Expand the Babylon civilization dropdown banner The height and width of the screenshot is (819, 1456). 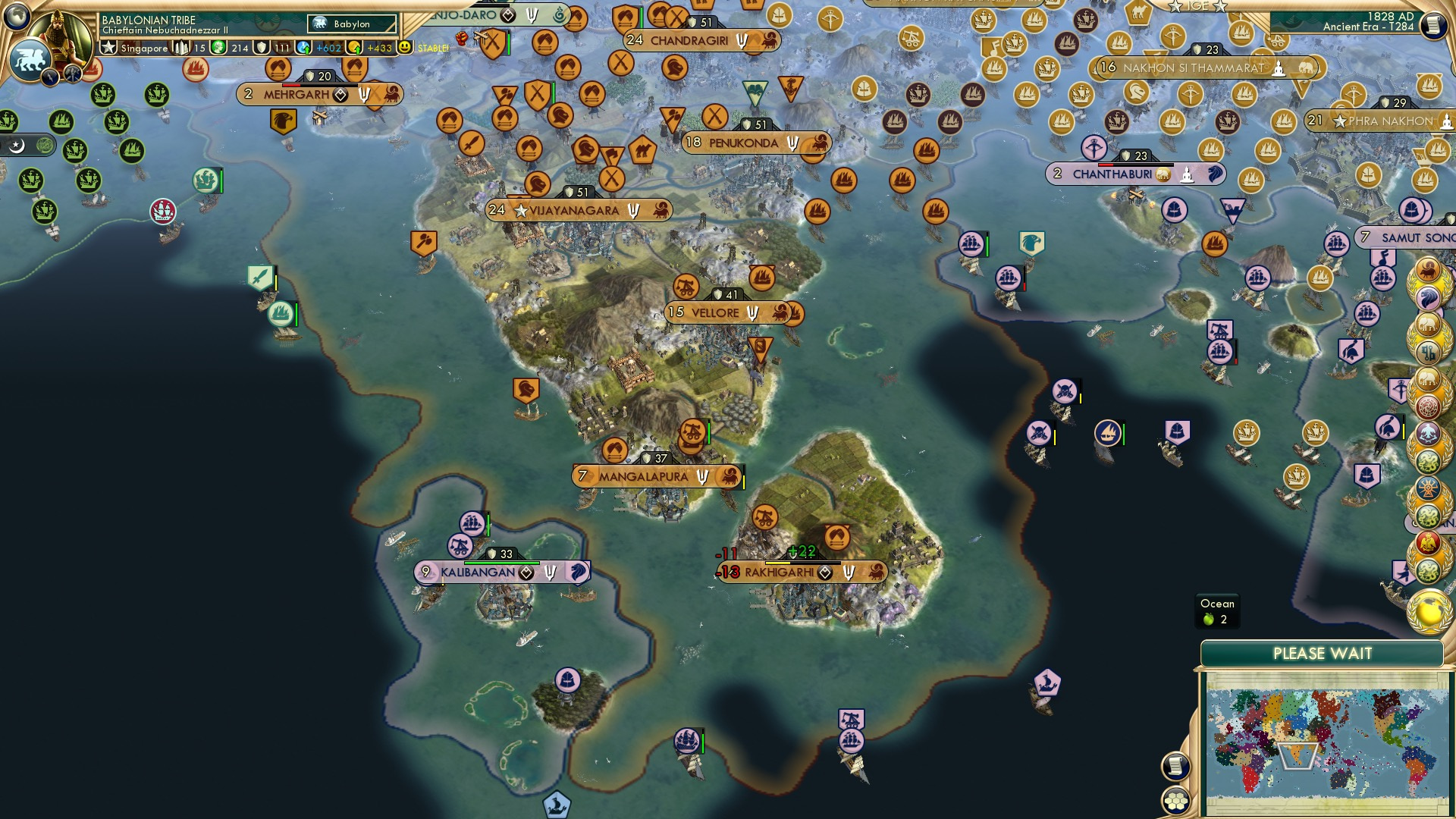(350, 24)
